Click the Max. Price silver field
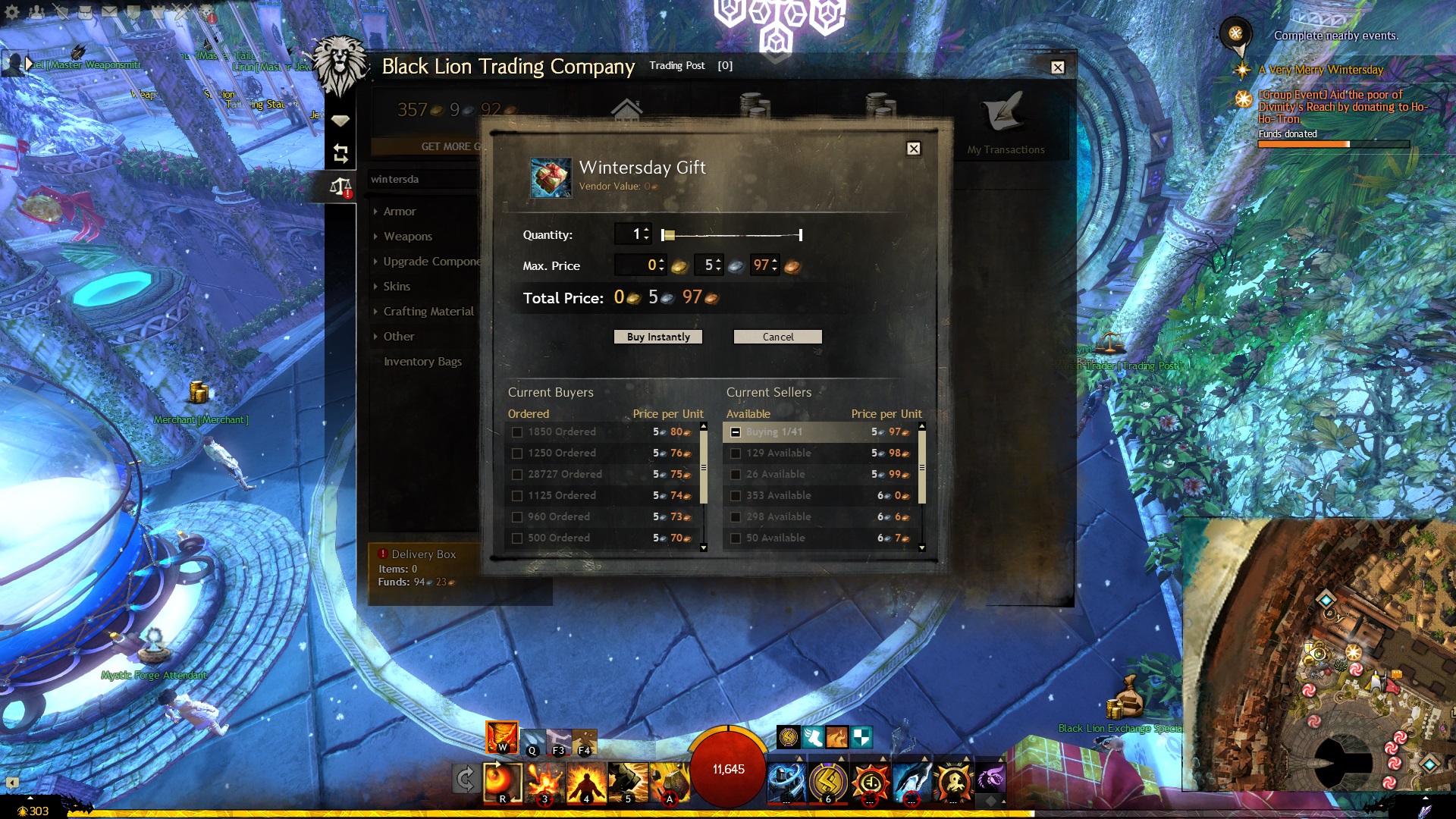This screenshot has width=1456, height=819. point(708,265)
